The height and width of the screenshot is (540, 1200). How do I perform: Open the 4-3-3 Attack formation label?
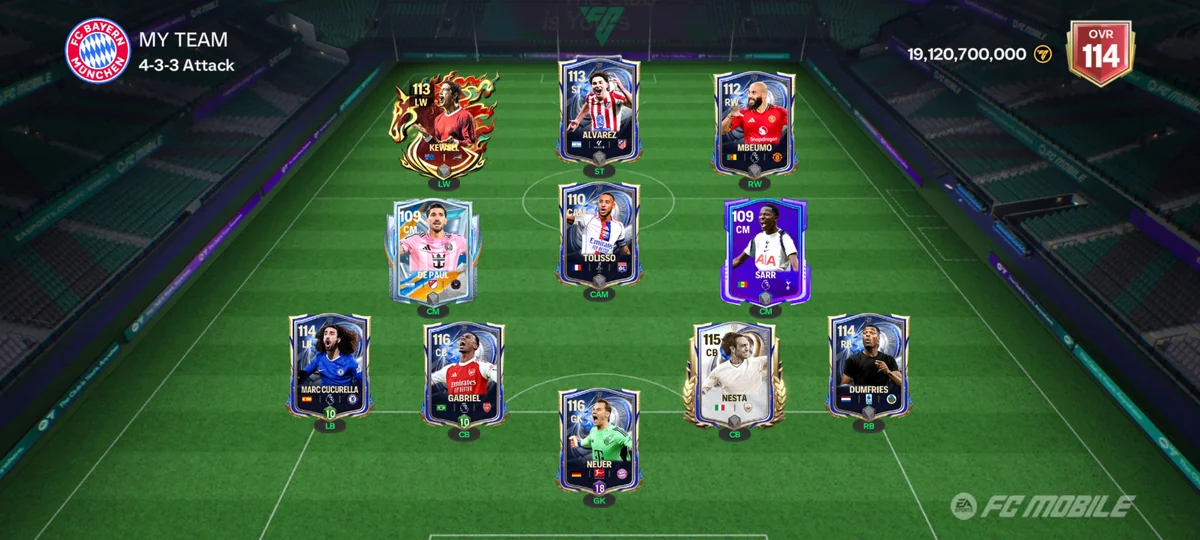coord(187,66)
